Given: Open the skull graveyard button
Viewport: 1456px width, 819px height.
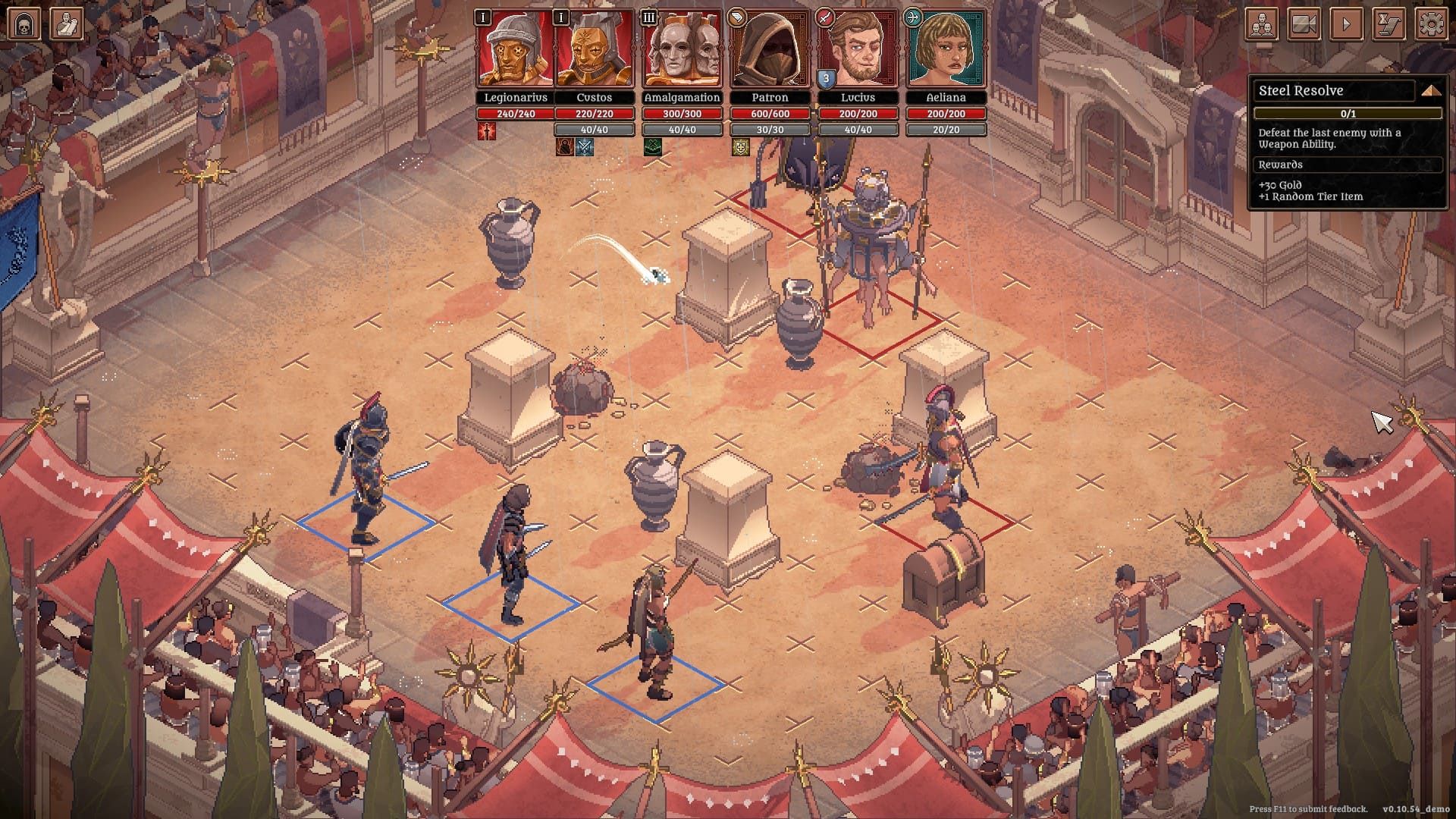Looking at the screenshot, I should coord(24,24).
